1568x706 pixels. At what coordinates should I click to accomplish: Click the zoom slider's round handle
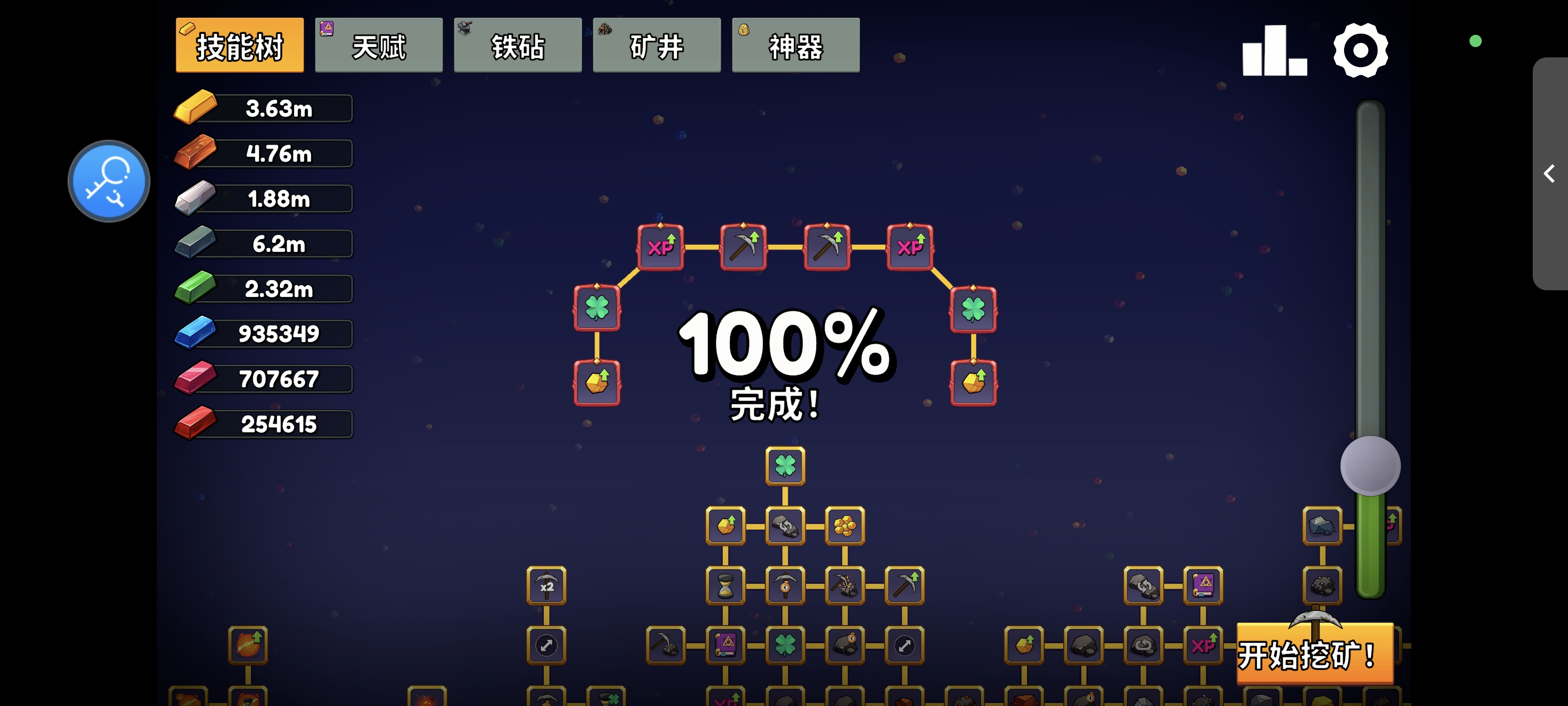pyautogui.click(x=1370, y=466)
